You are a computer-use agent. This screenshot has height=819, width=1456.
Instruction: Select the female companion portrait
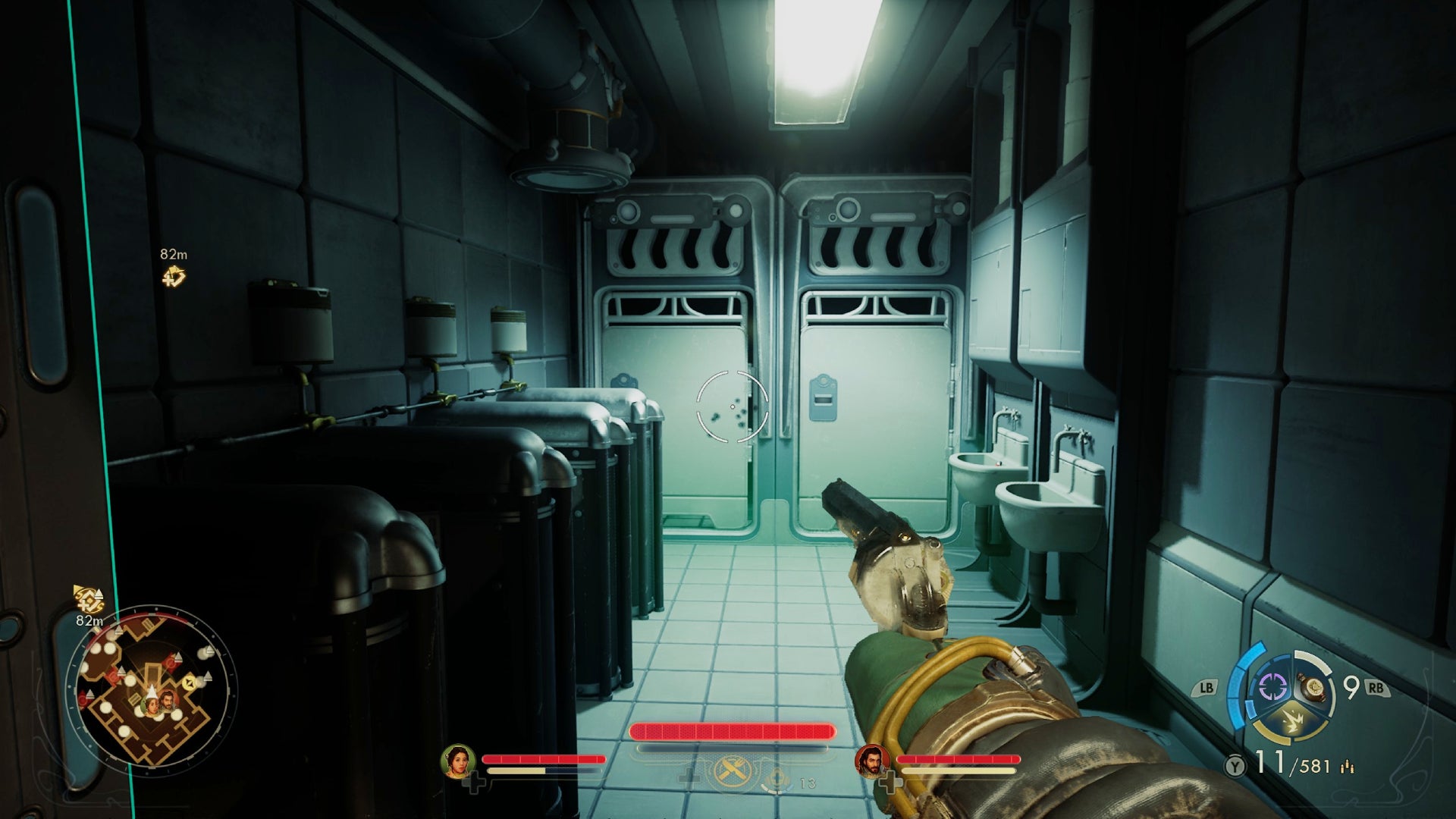(x=458, y=761)
